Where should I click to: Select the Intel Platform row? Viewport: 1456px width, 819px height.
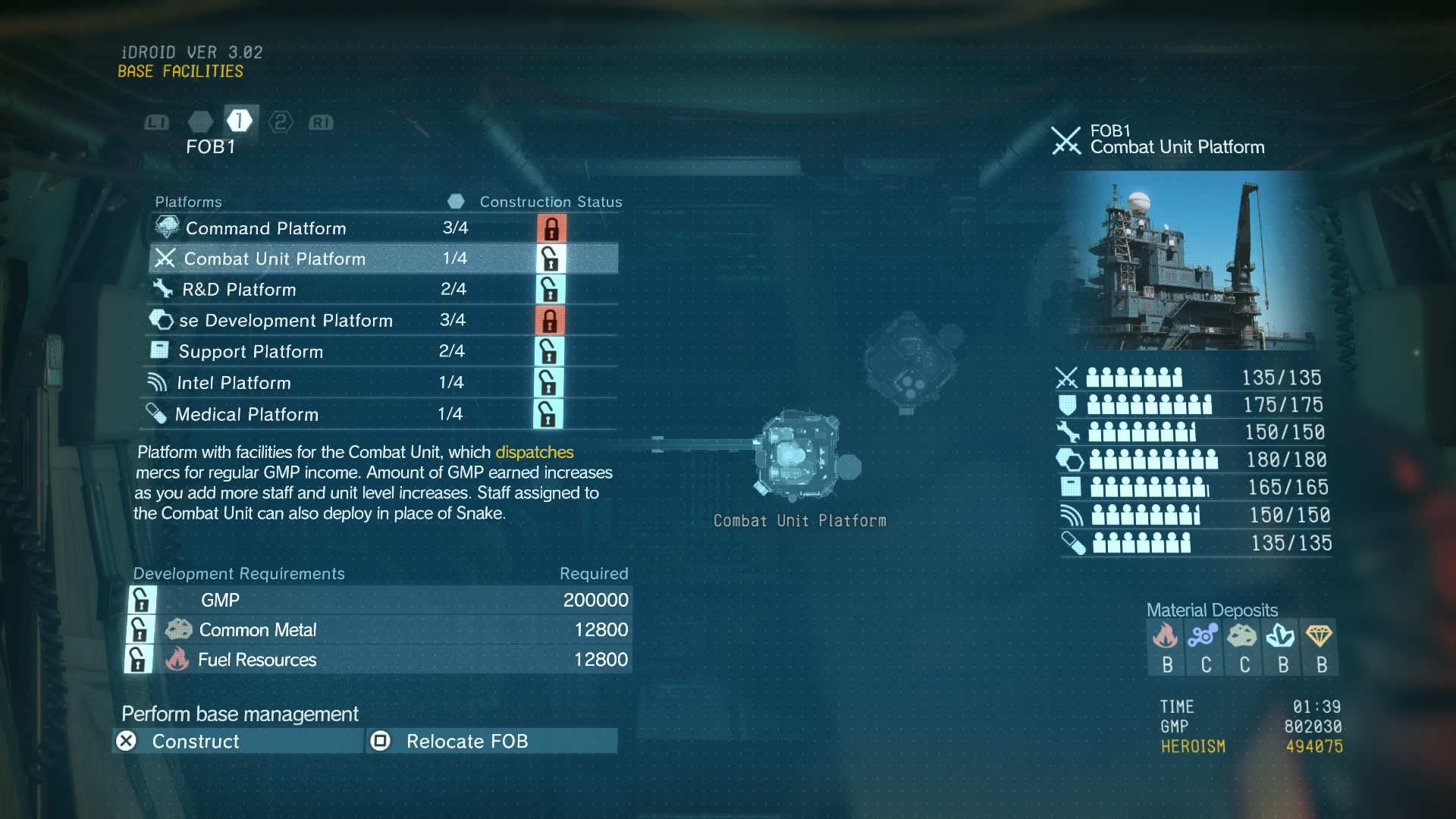[x=383, y=383]
